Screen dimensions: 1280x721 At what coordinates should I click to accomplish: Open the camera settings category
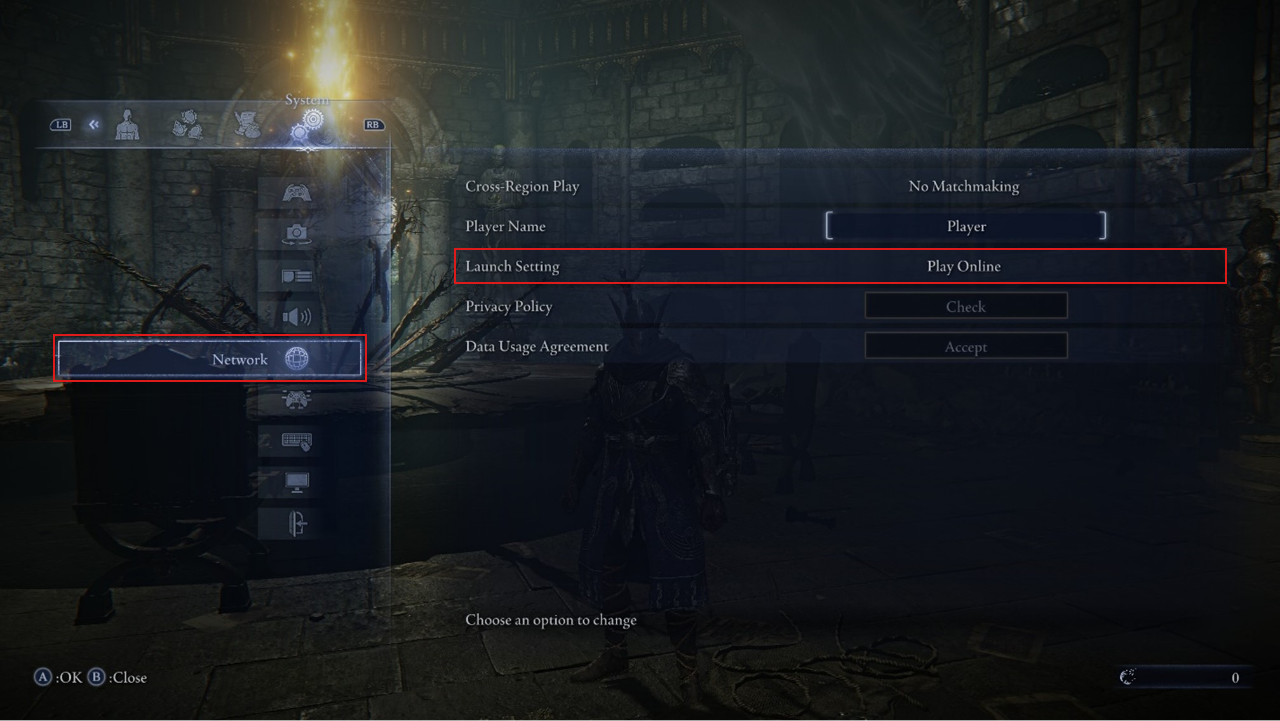tap(297, 234)
